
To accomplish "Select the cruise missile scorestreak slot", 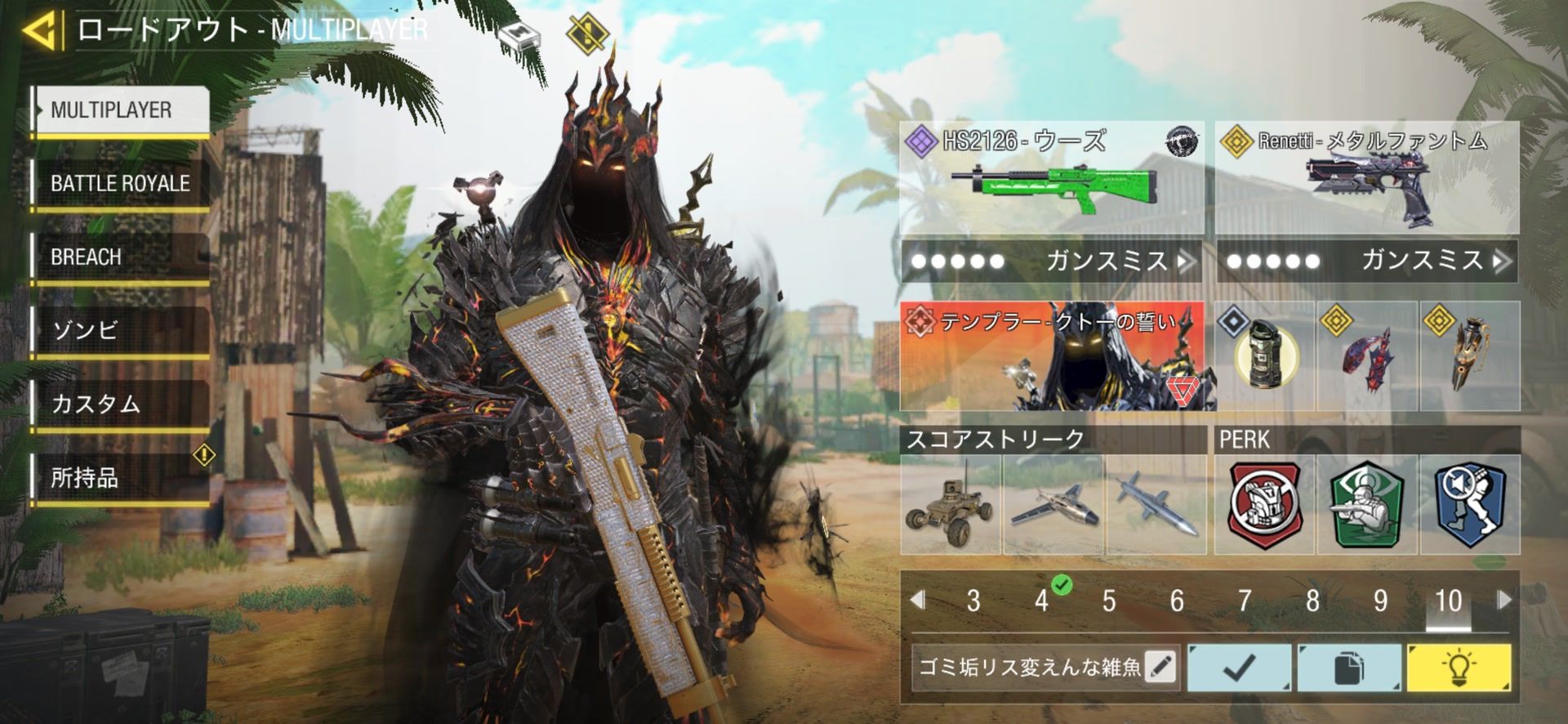I will [x=1156, y=505].
